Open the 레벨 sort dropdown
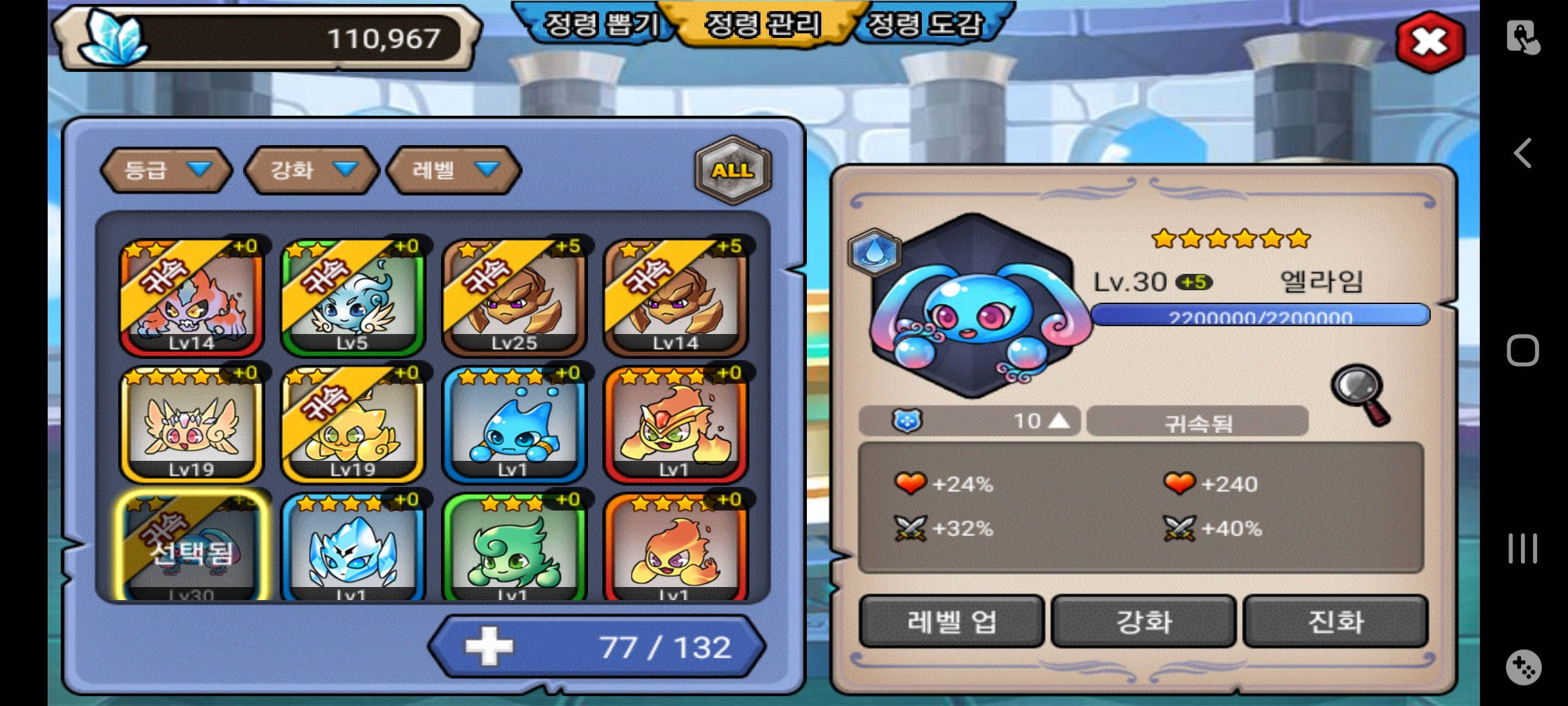 click(454, 171)
